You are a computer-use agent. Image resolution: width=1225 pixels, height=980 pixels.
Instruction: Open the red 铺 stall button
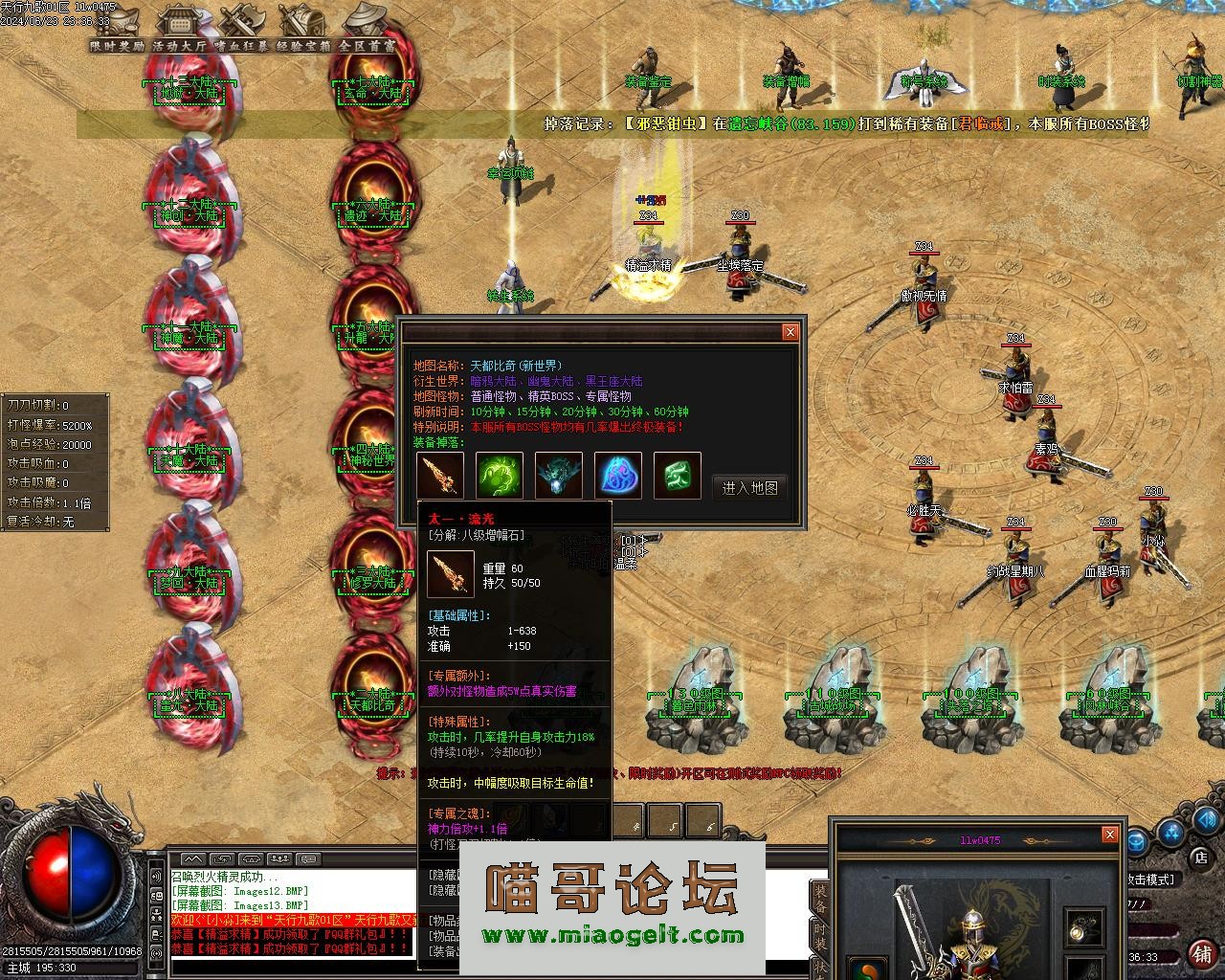coord(1202,953)
